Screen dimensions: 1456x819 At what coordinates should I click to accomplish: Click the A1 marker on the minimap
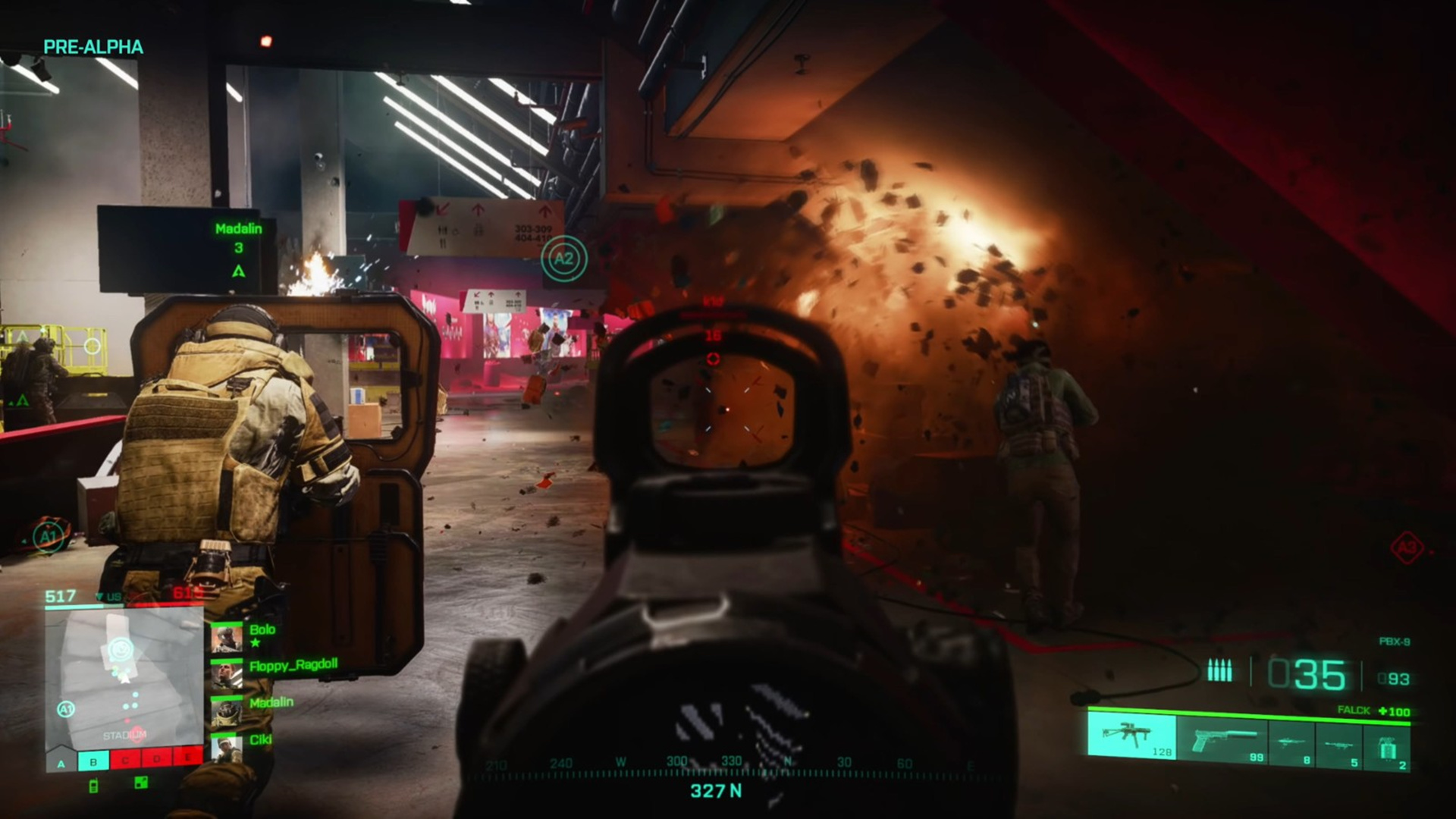(65, 710)
